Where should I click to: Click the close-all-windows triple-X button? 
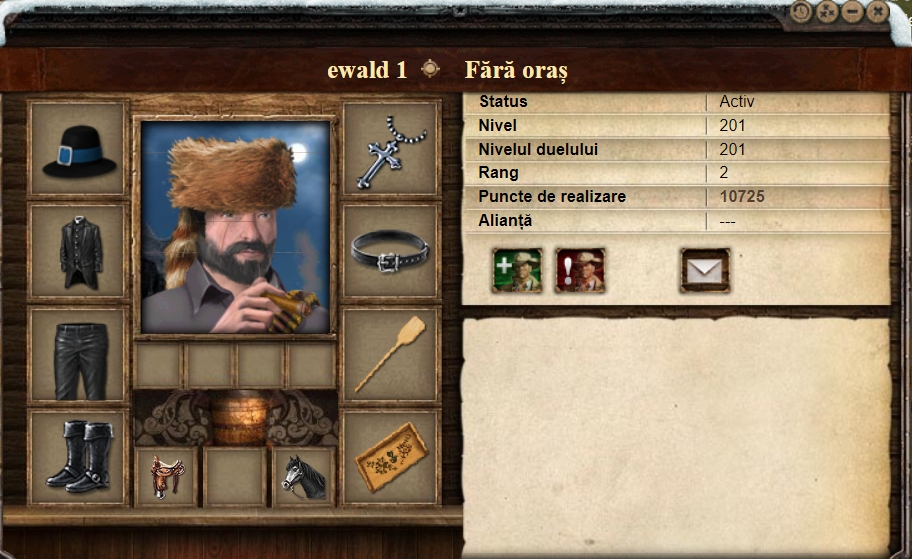tap(827, 12)
